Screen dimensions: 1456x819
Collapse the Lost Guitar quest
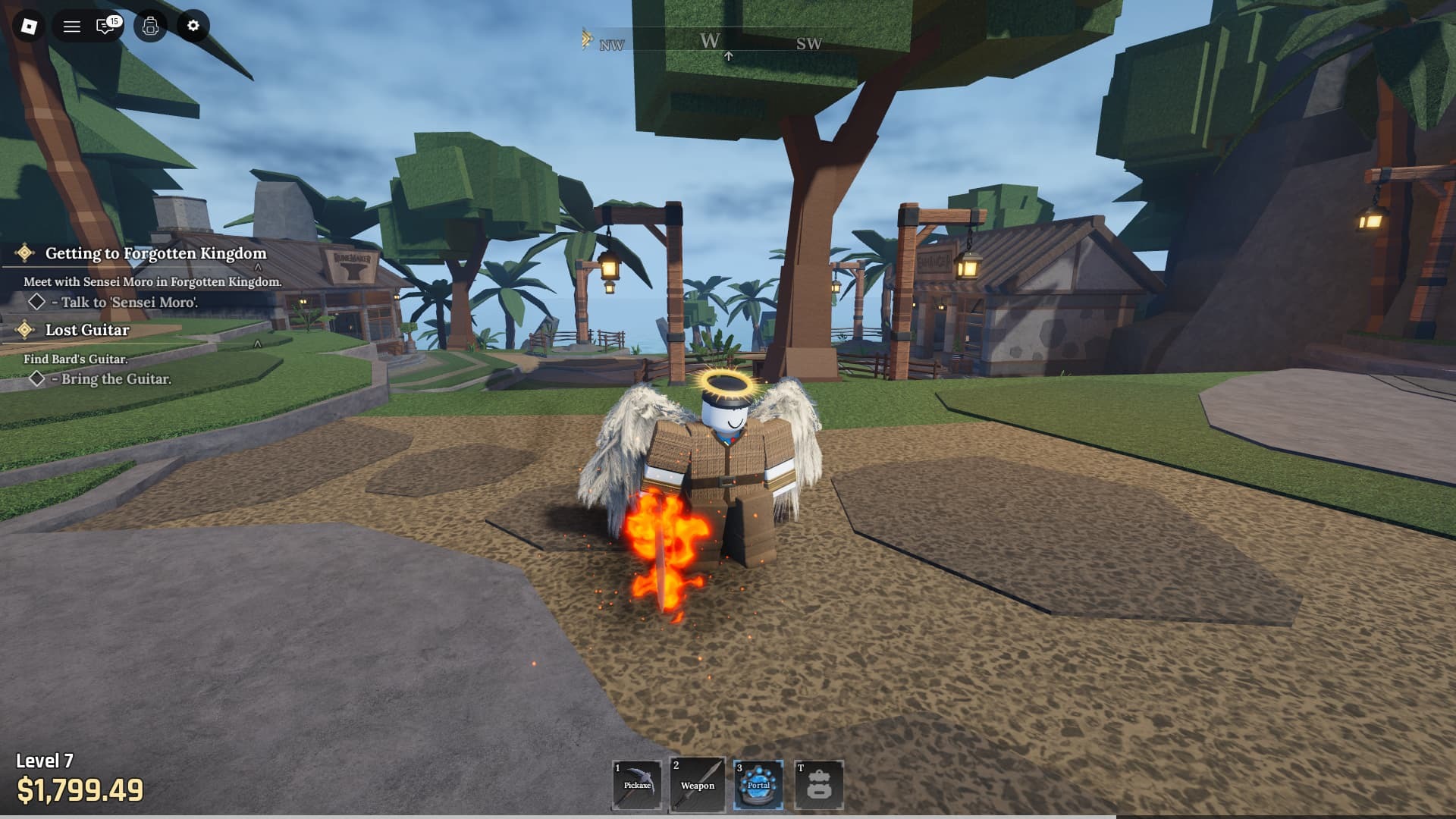[x=258, y=344]
